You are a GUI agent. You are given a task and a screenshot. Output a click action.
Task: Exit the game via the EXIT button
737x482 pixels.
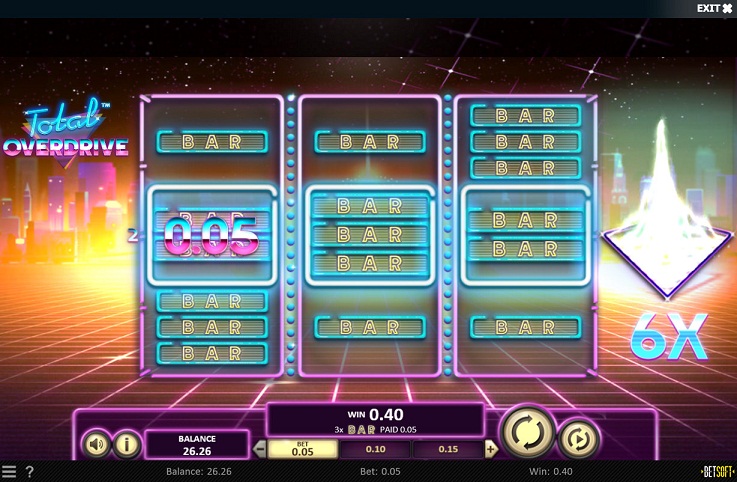714,8
